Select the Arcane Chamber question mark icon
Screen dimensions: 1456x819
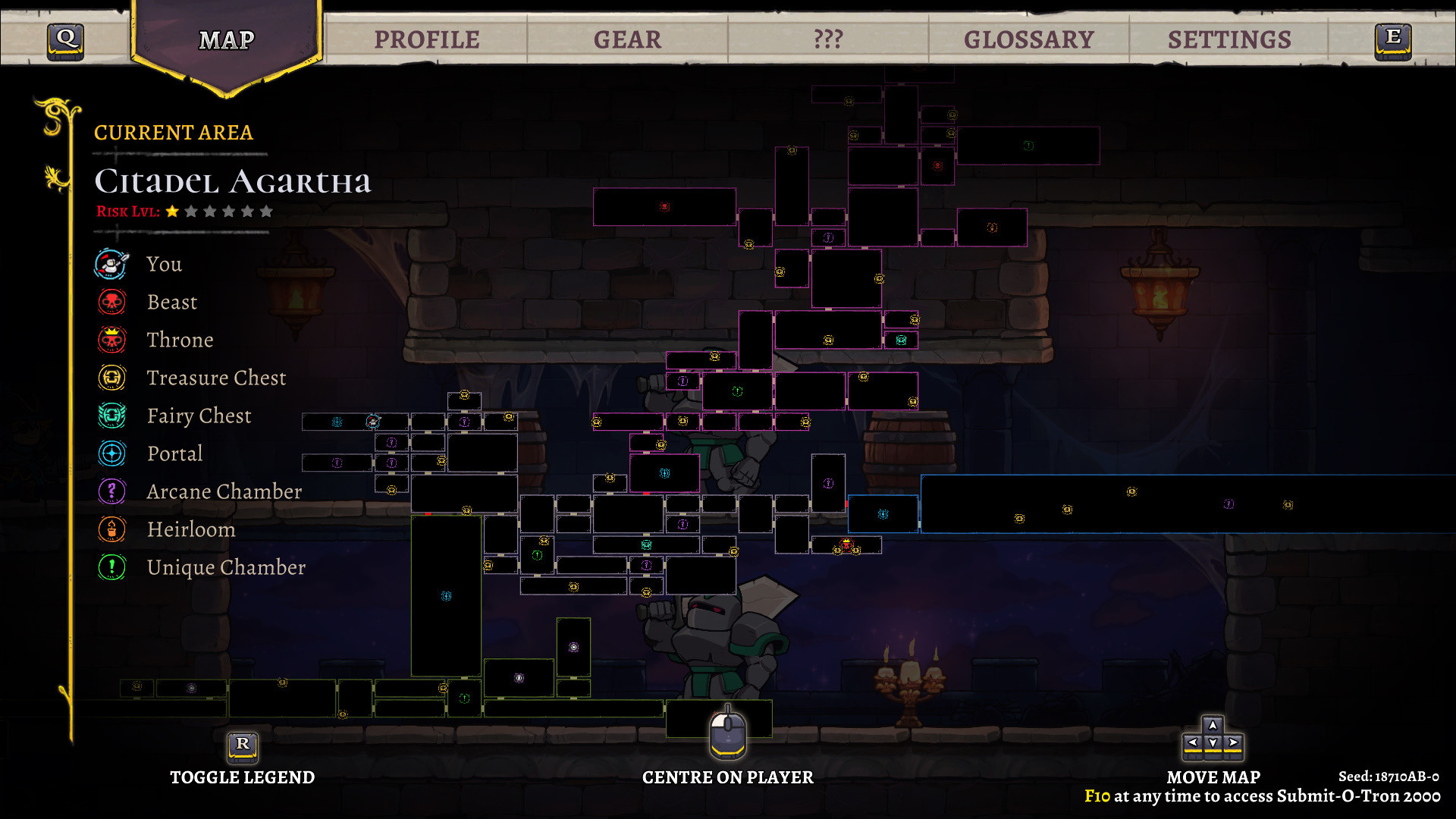[x=111, y=491]
